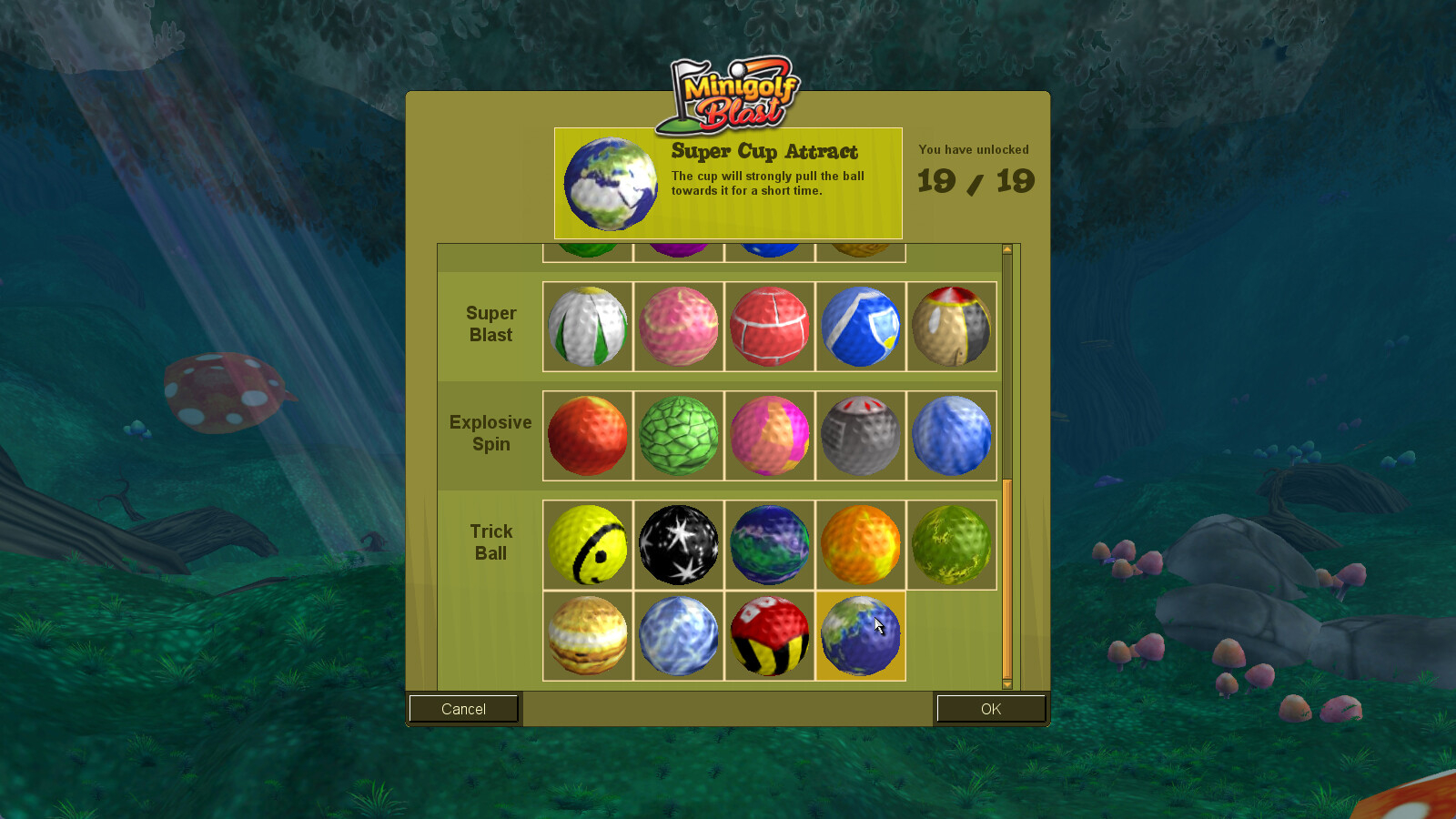Screen dimensions: 1456x819
Task: Select the yellow smiley face Trick Ball
Action: coord(587,544)
